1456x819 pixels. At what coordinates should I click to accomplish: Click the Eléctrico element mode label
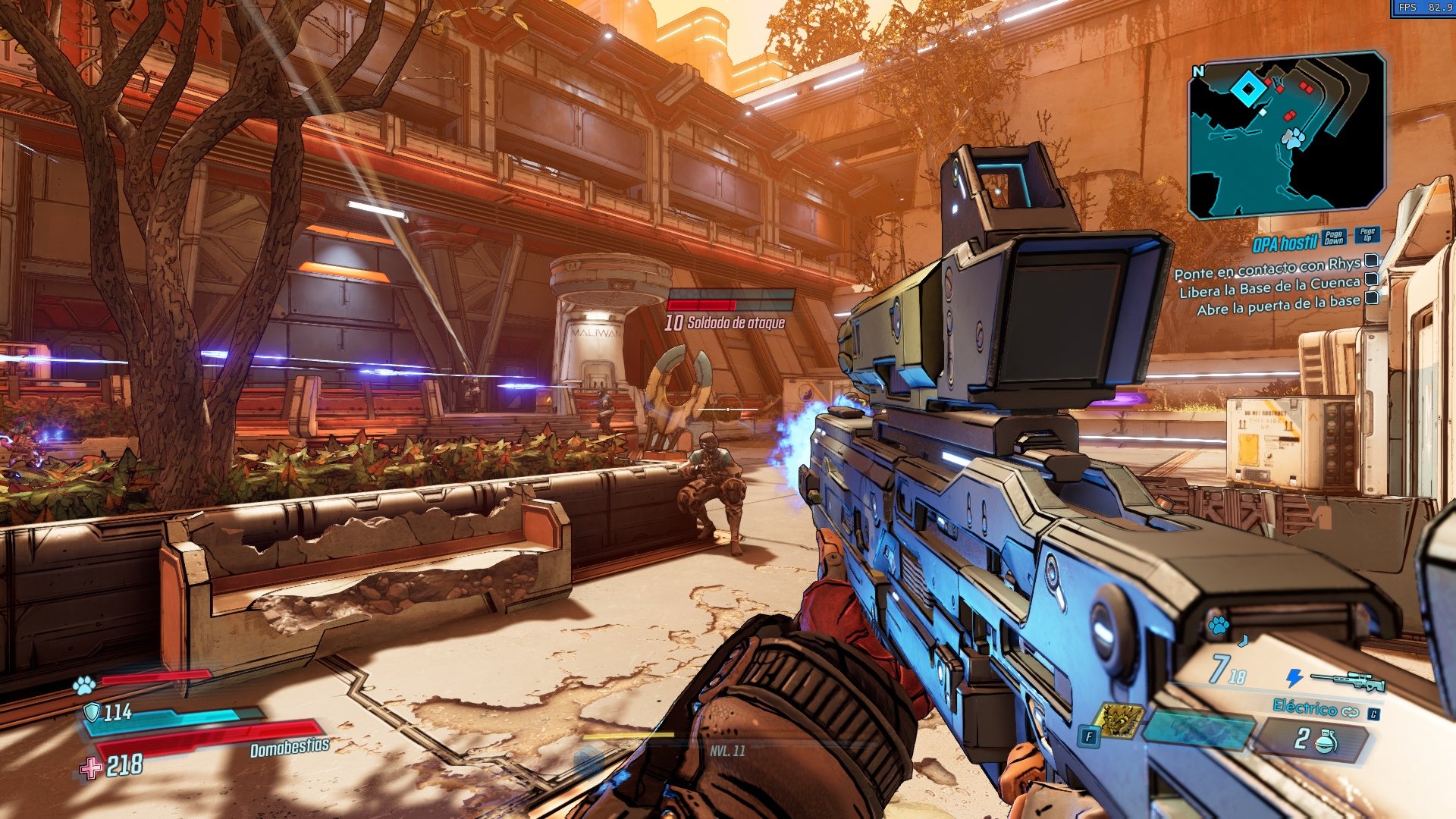pyautogui.click(x=1304, y=708)
